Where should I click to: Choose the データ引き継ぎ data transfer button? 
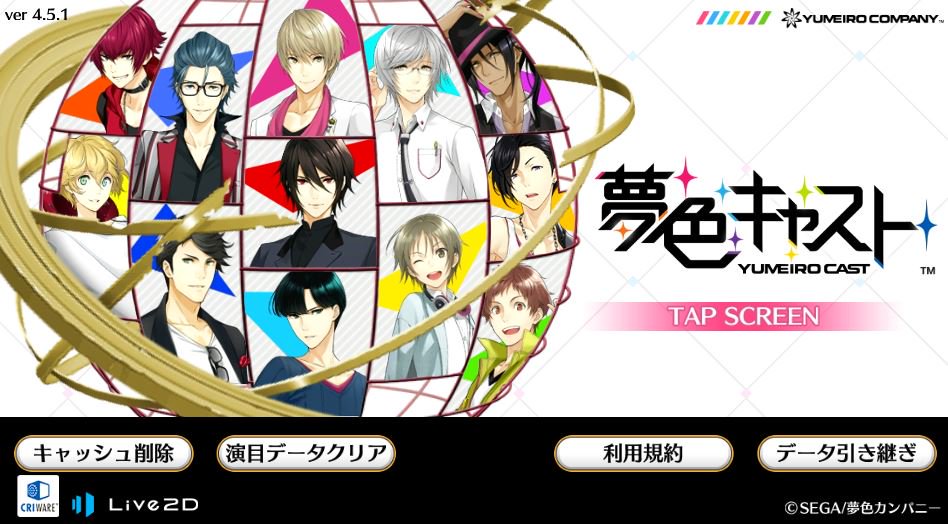846,453
